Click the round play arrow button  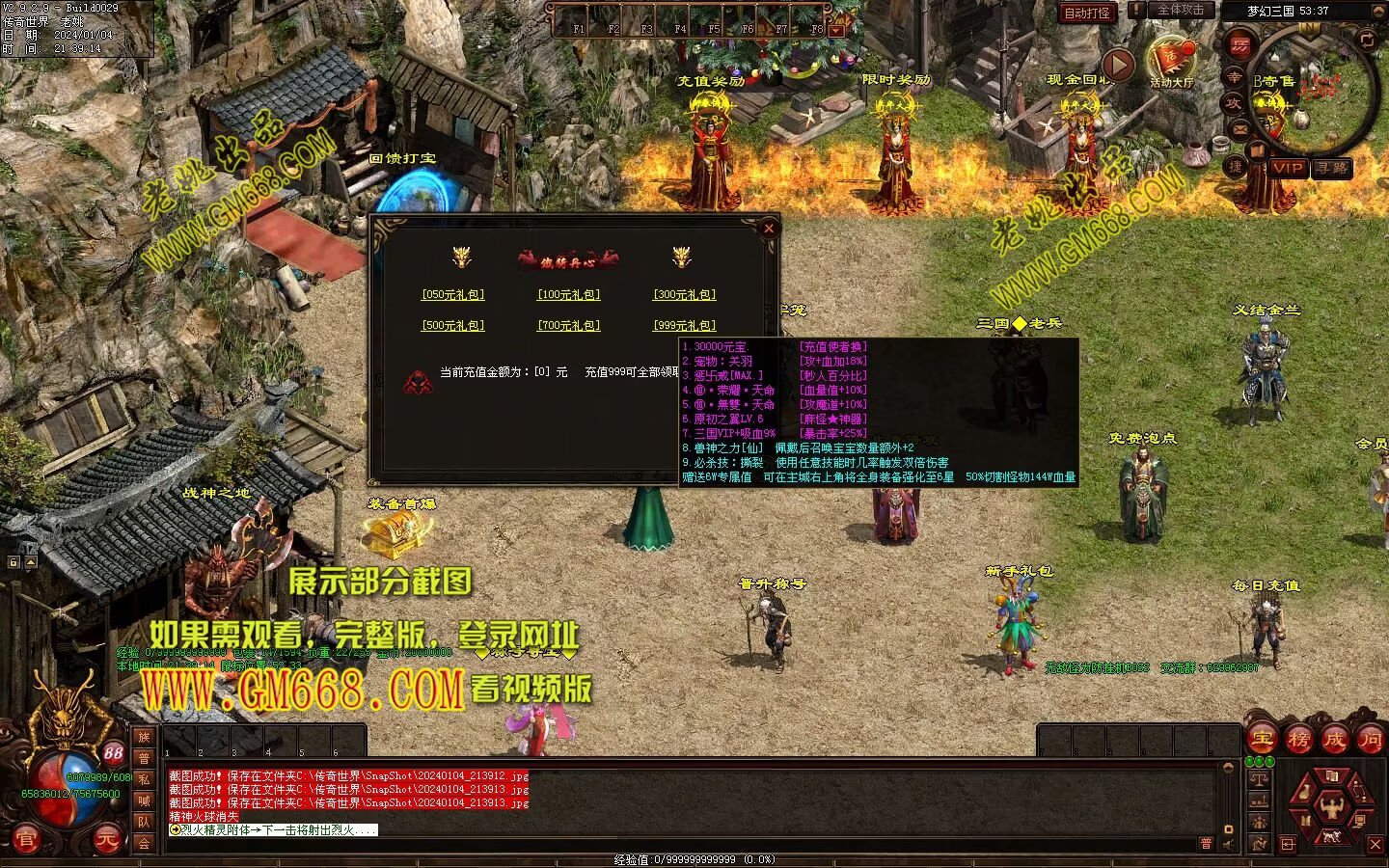[x=1118, y=65]
